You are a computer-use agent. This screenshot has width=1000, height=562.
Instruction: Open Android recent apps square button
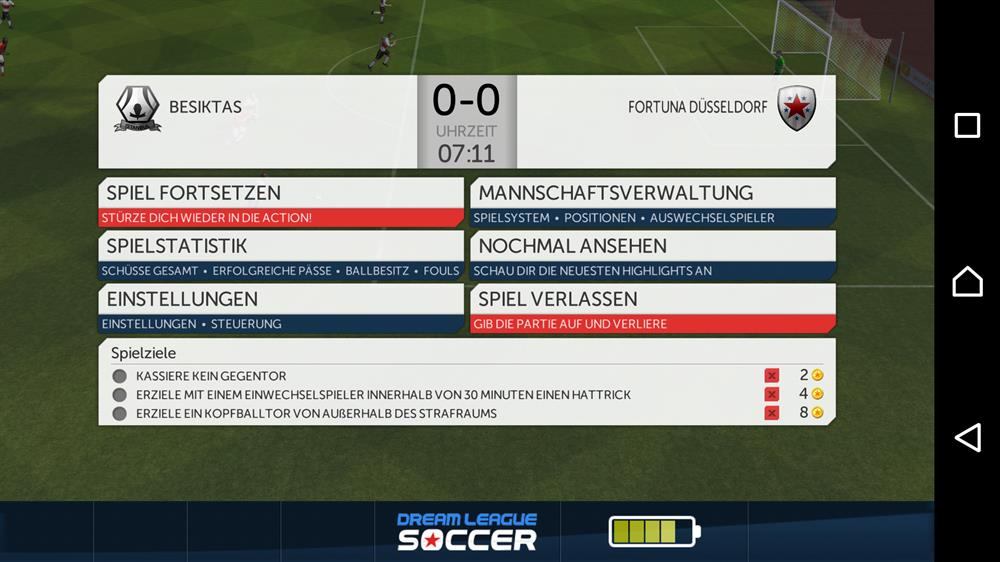coord(967,125)
